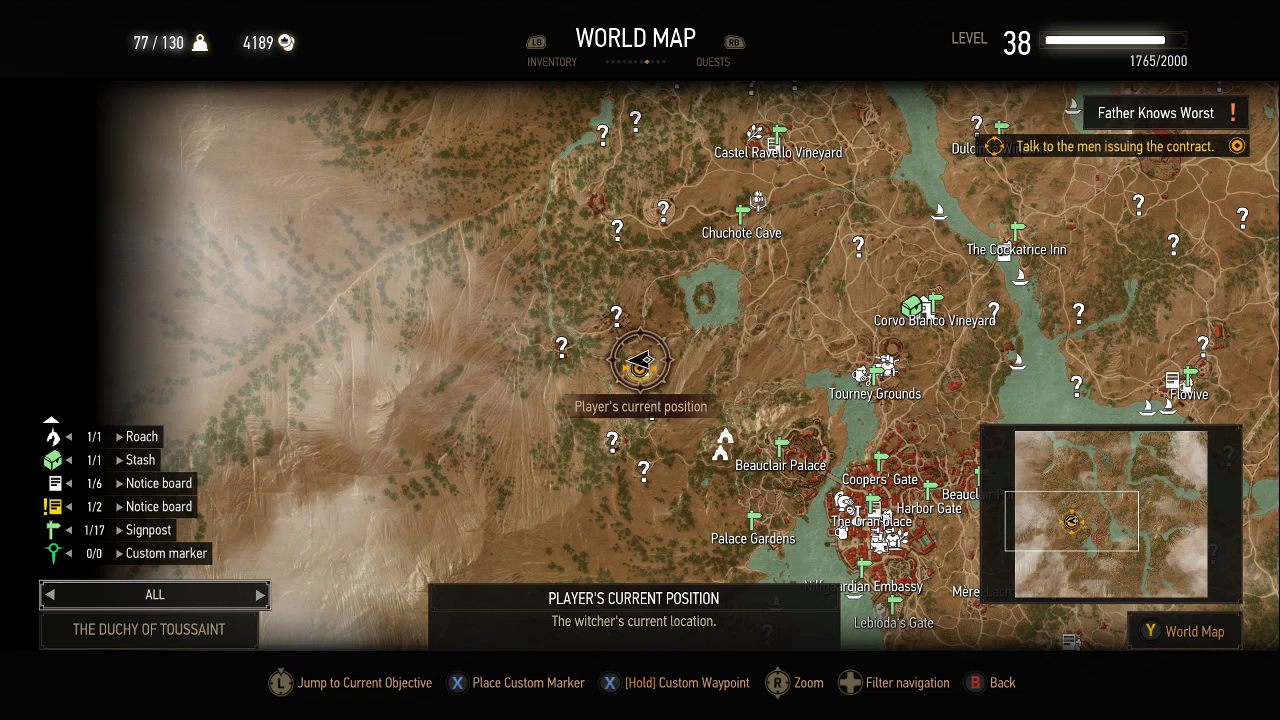
Task: Select the Stash legend entry
Action: [x=140, y=460]
